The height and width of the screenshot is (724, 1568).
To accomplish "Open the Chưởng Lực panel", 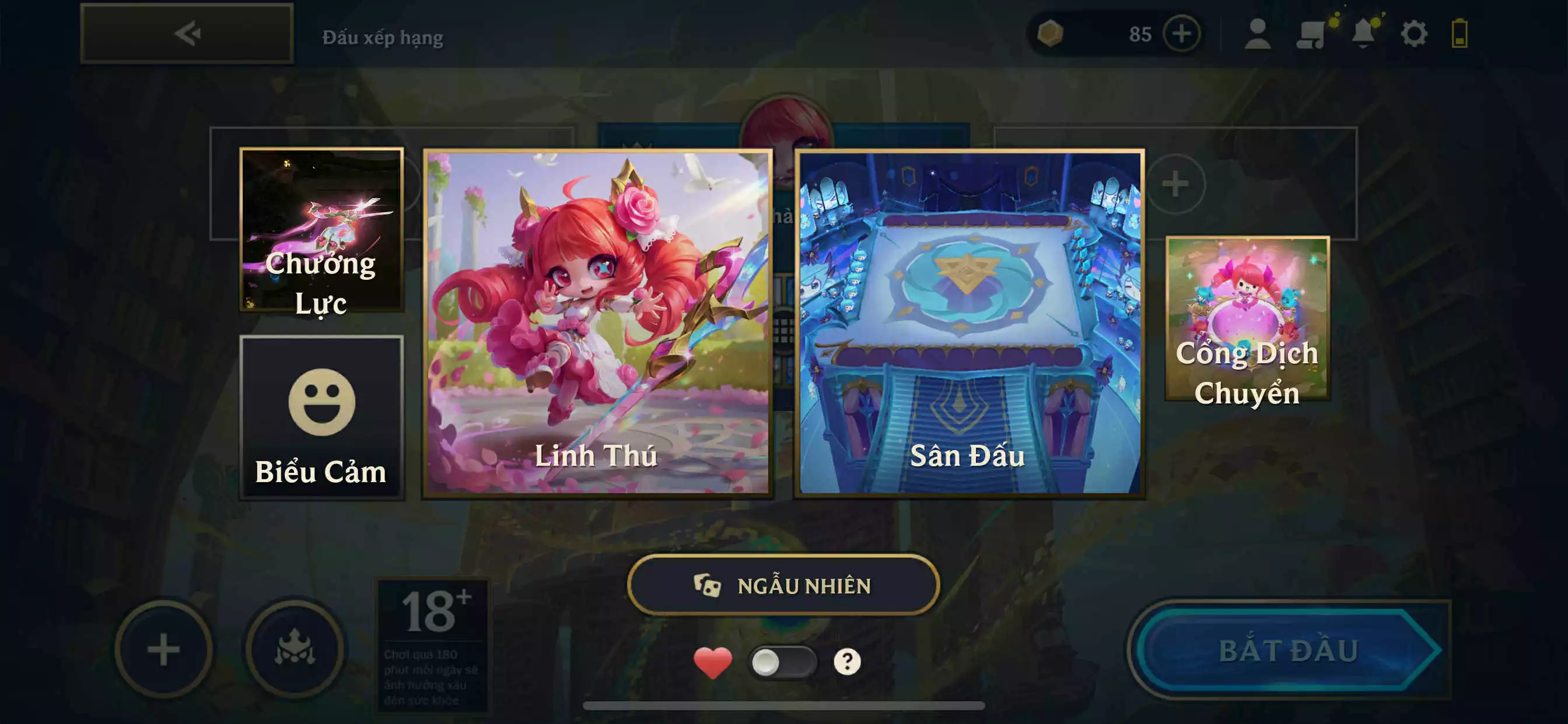I will pyautogui.click(x=321, y=231).
